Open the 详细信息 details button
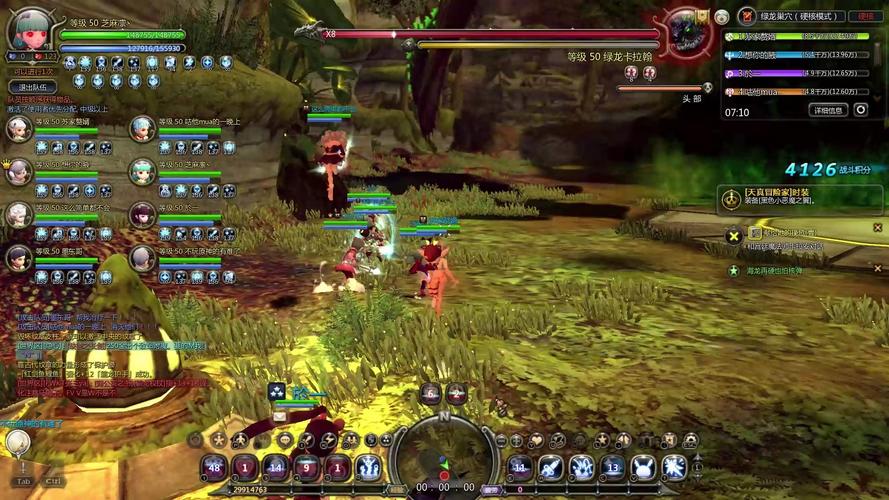The height and width of the screenshot is (500, 889). [828, 110]
